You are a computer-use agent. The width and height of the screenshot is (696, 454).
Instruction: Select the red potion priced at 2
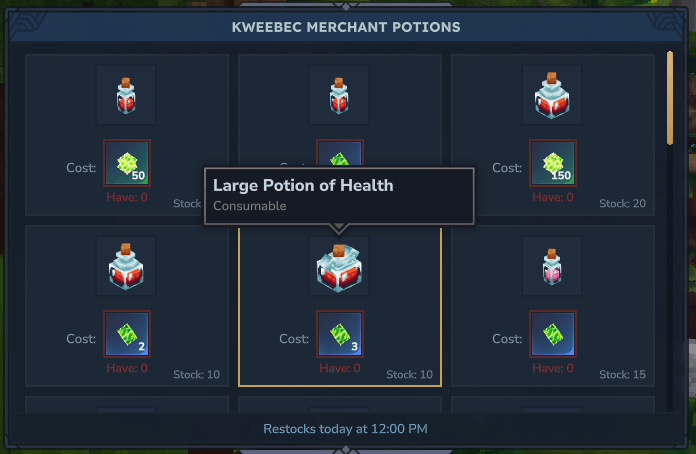(x=126, y=267)
